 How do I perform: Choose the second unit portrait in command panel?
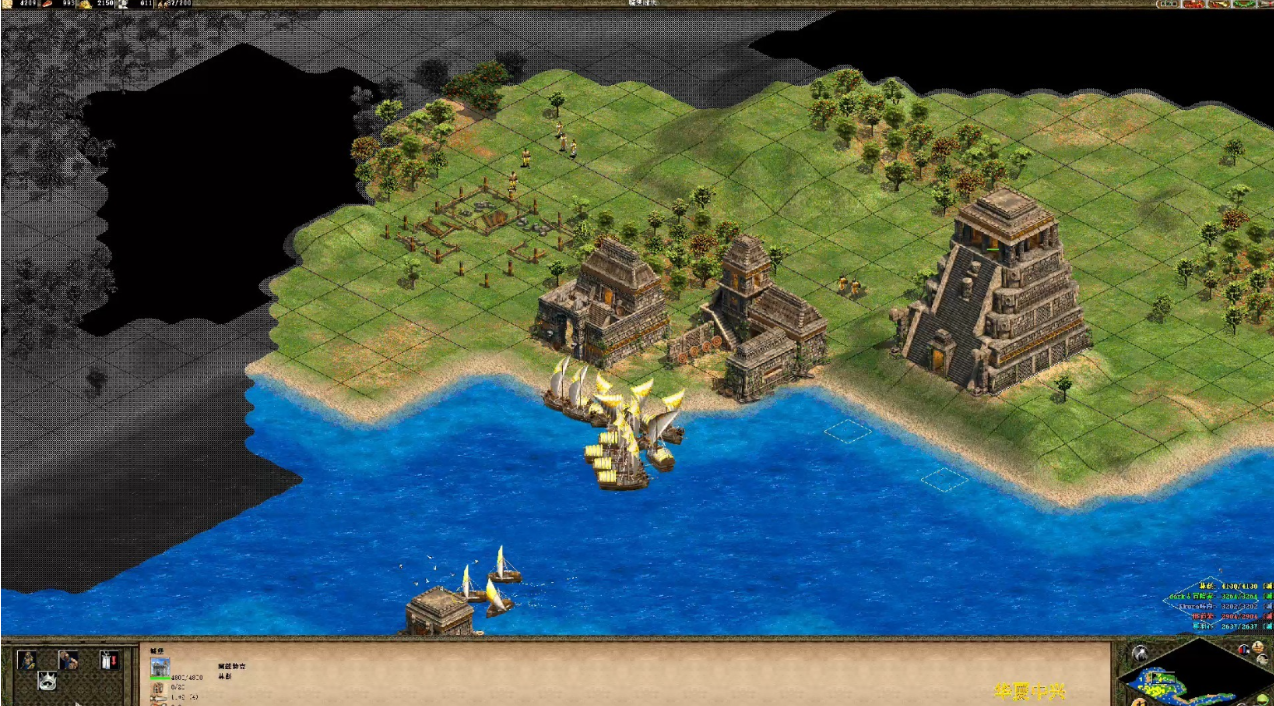68,659
